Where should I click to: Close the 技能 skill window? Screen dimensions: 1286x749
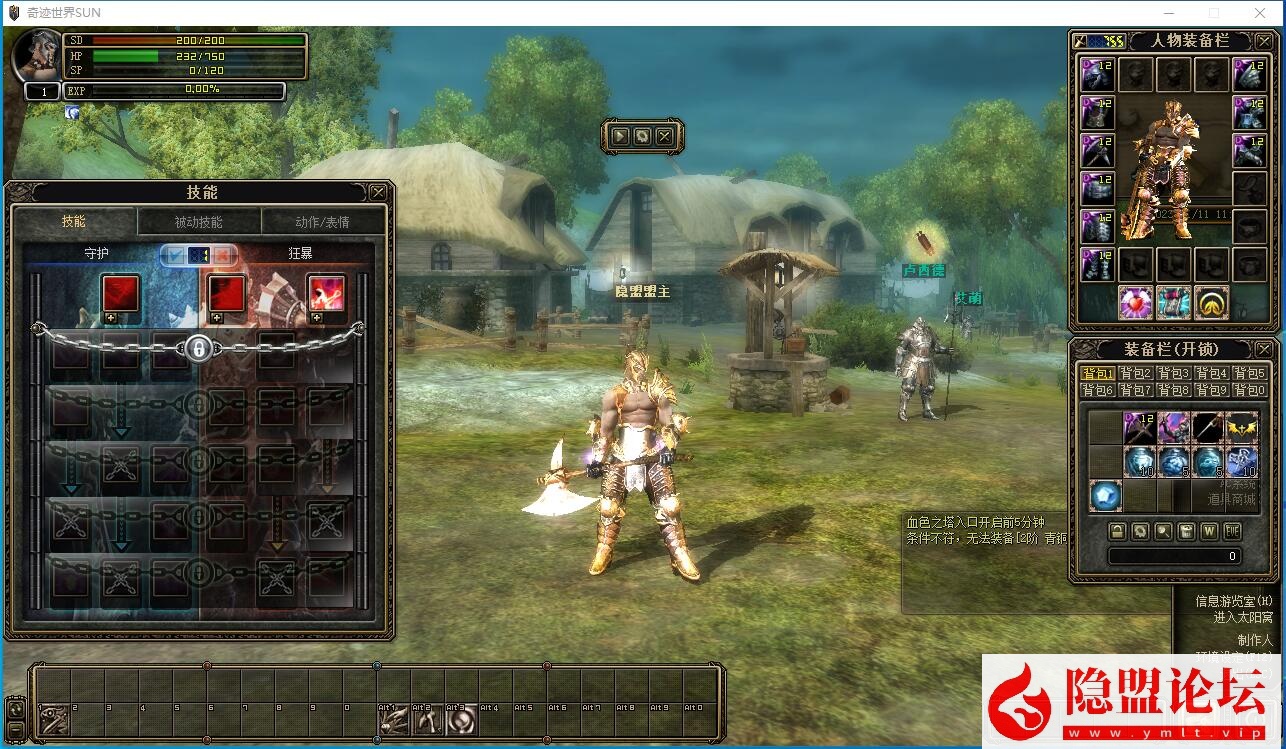[x=378, y=192]
